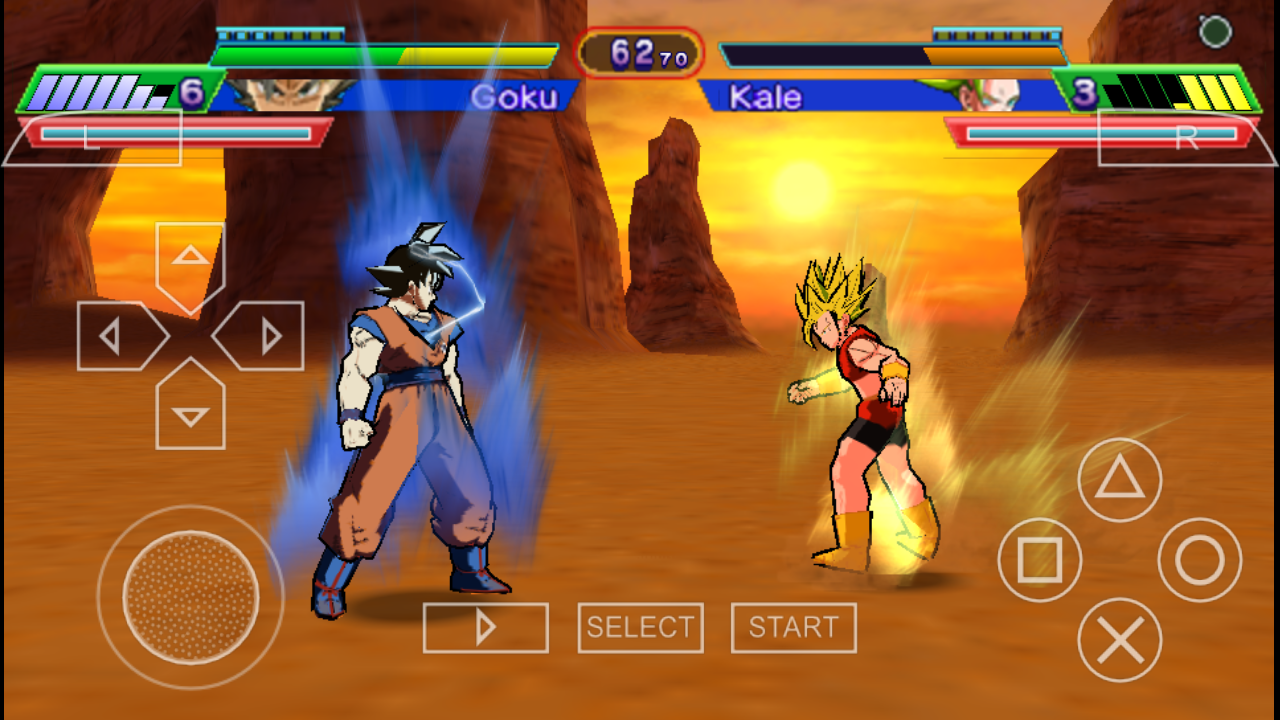Tap the D-pad right arrow
This screenshot has height=720, width=1280.
(x=265, y=336)
